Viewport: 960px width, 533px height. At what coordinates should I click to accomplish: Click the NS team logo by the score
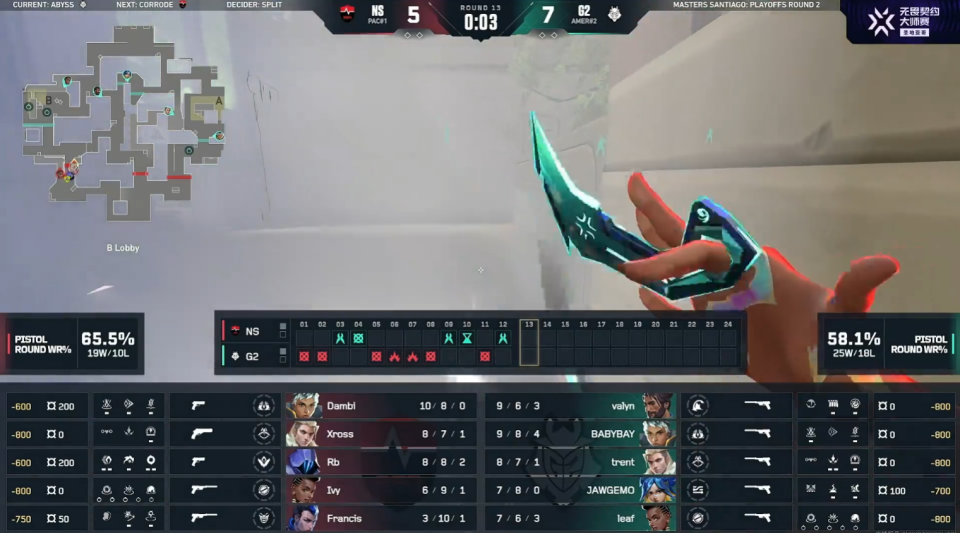[x=348, y=14]
